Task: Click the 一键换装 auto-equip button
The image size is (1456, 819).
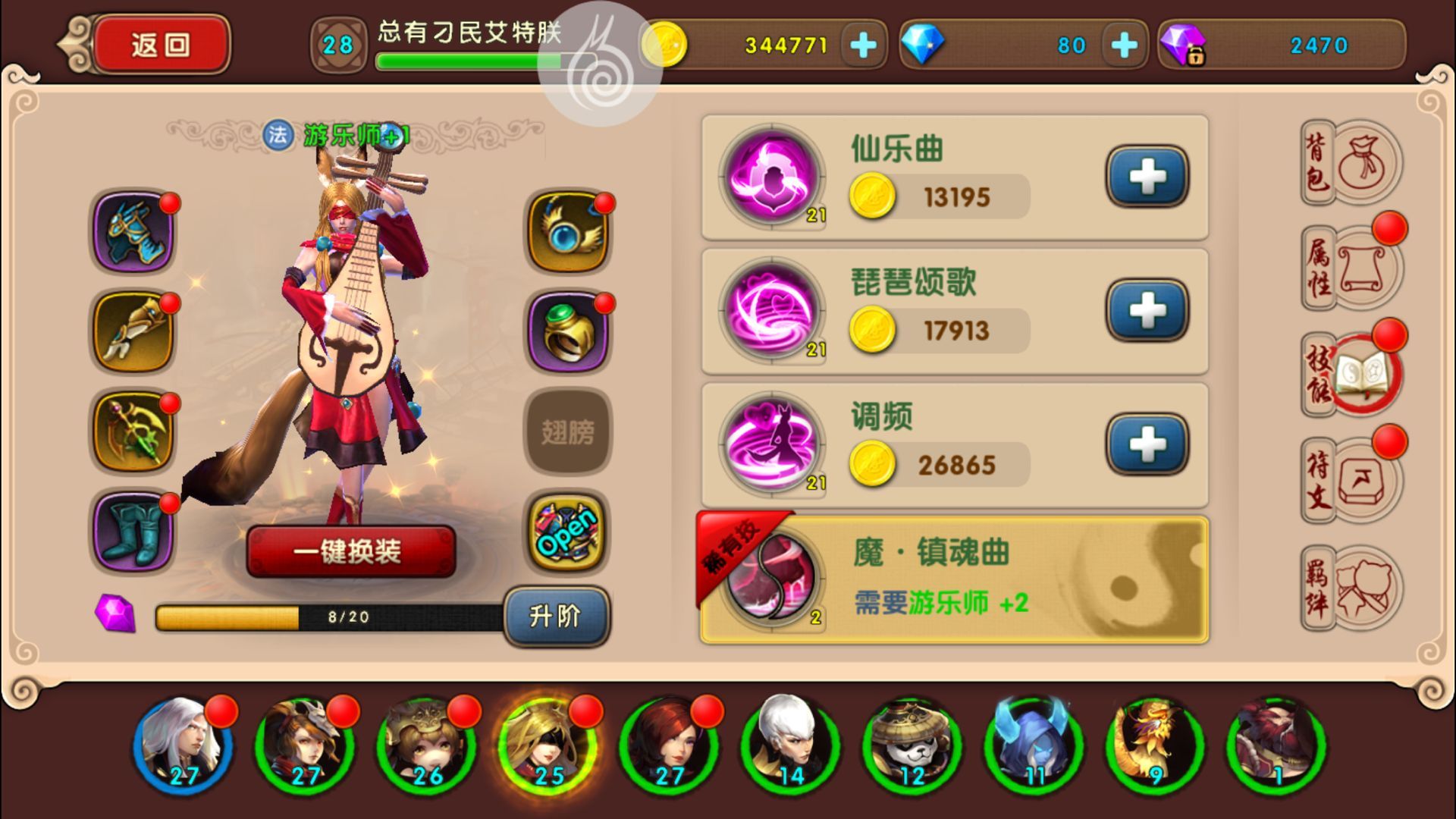Action: coord(350,551)
